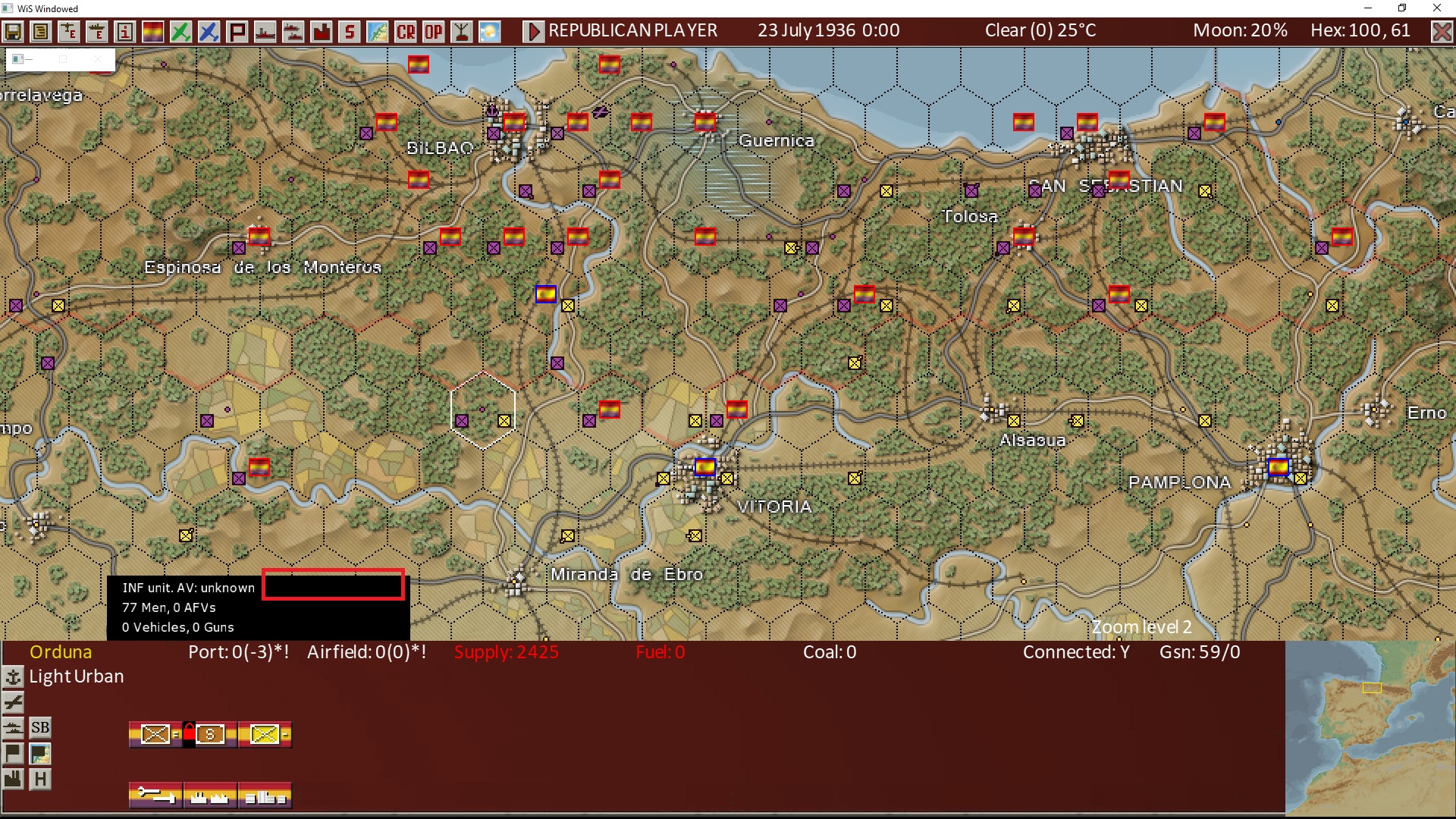
Task: Click the factory production icon
Action: 321,32
